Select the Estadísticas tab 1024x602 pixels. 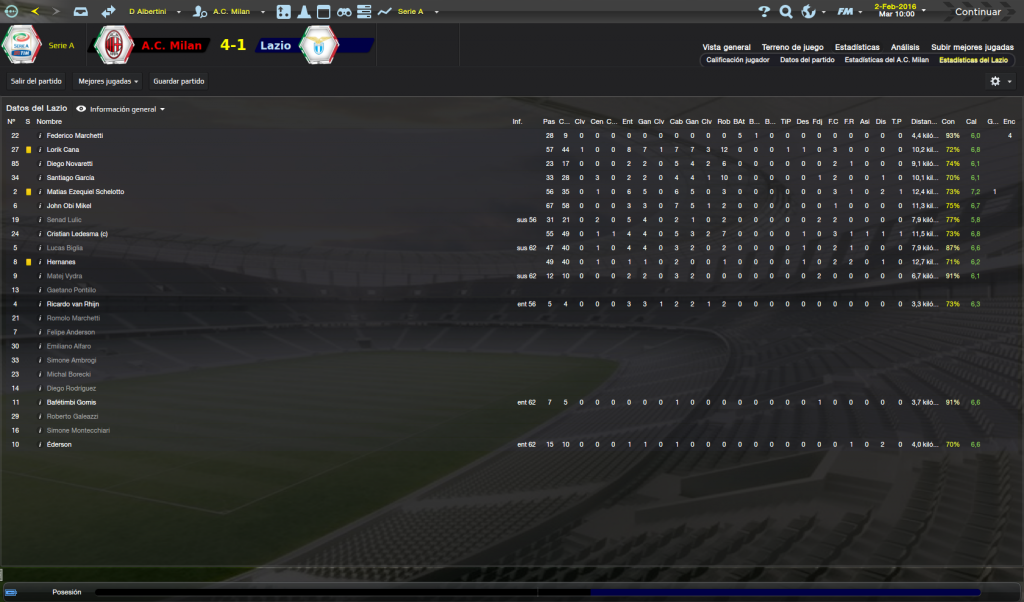point(857,47)
